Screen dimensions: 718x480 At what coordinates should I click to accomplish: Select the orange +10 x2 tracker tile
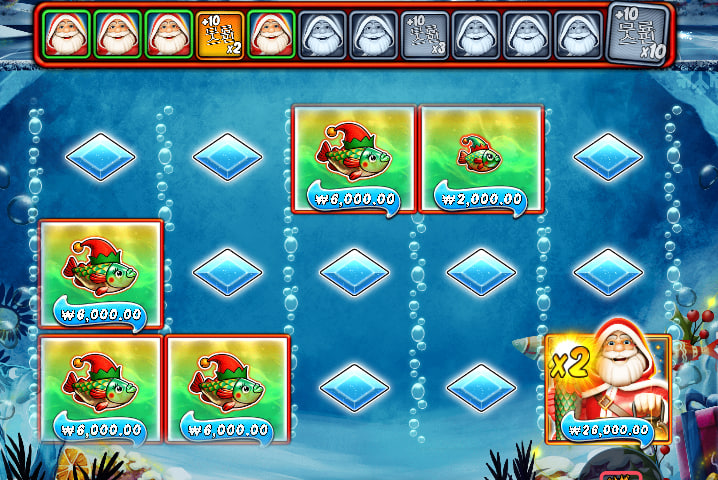point(219,35)
